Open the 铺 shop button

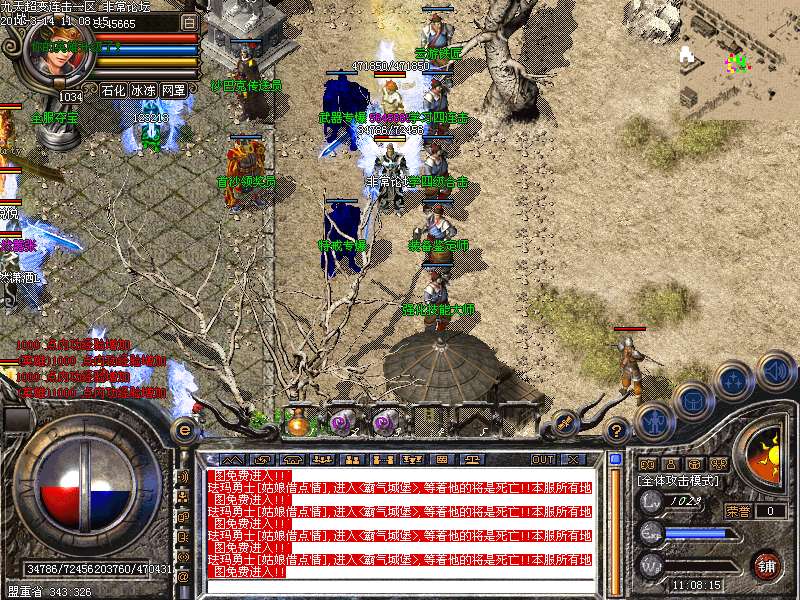[766, 564]
